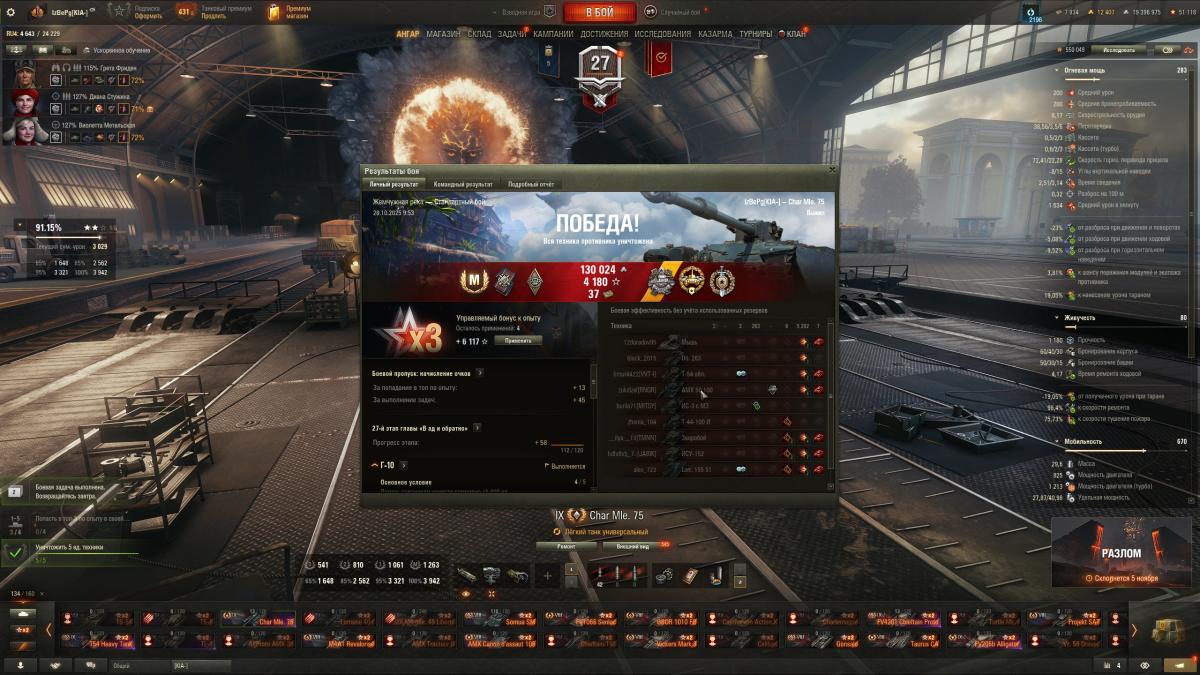The image size is (1200, 675).
Task: Open the Казарма barracks menu
Action: (x=715, y=33)
